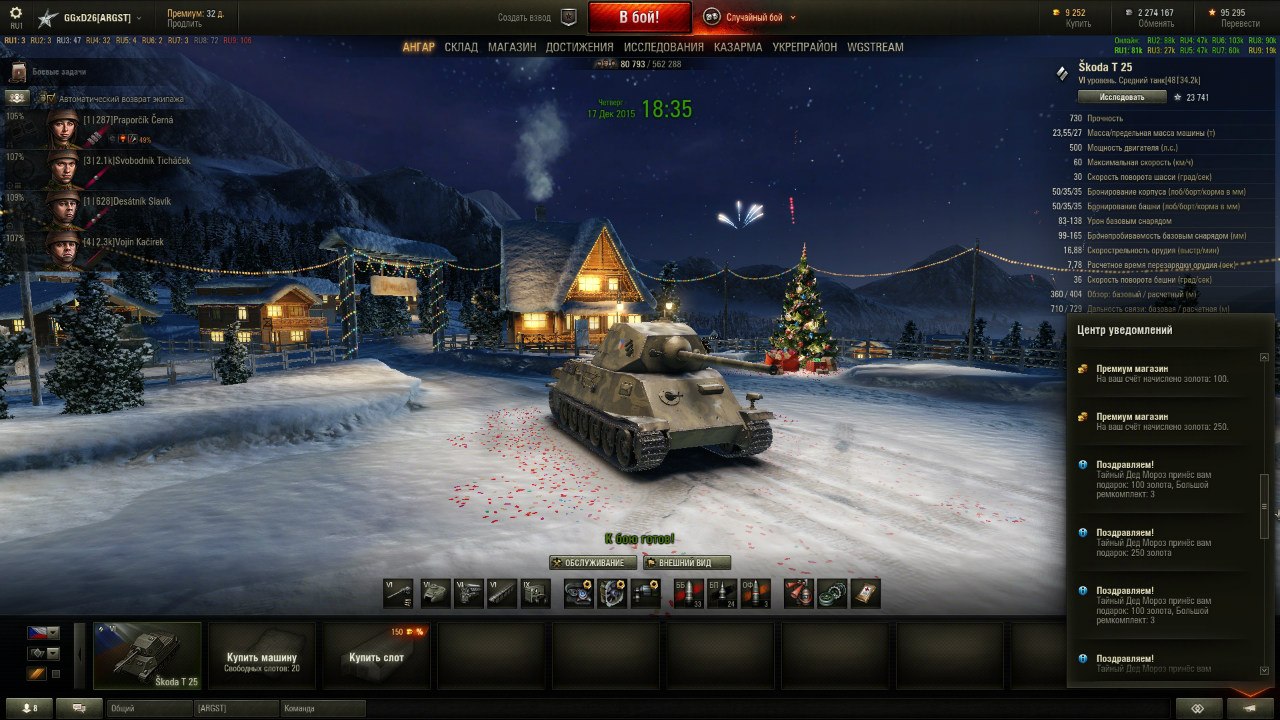Go to the ДОСТИЖЕНИЯ tab
This screenshot has width=1280, height=720.
(580, 47)
